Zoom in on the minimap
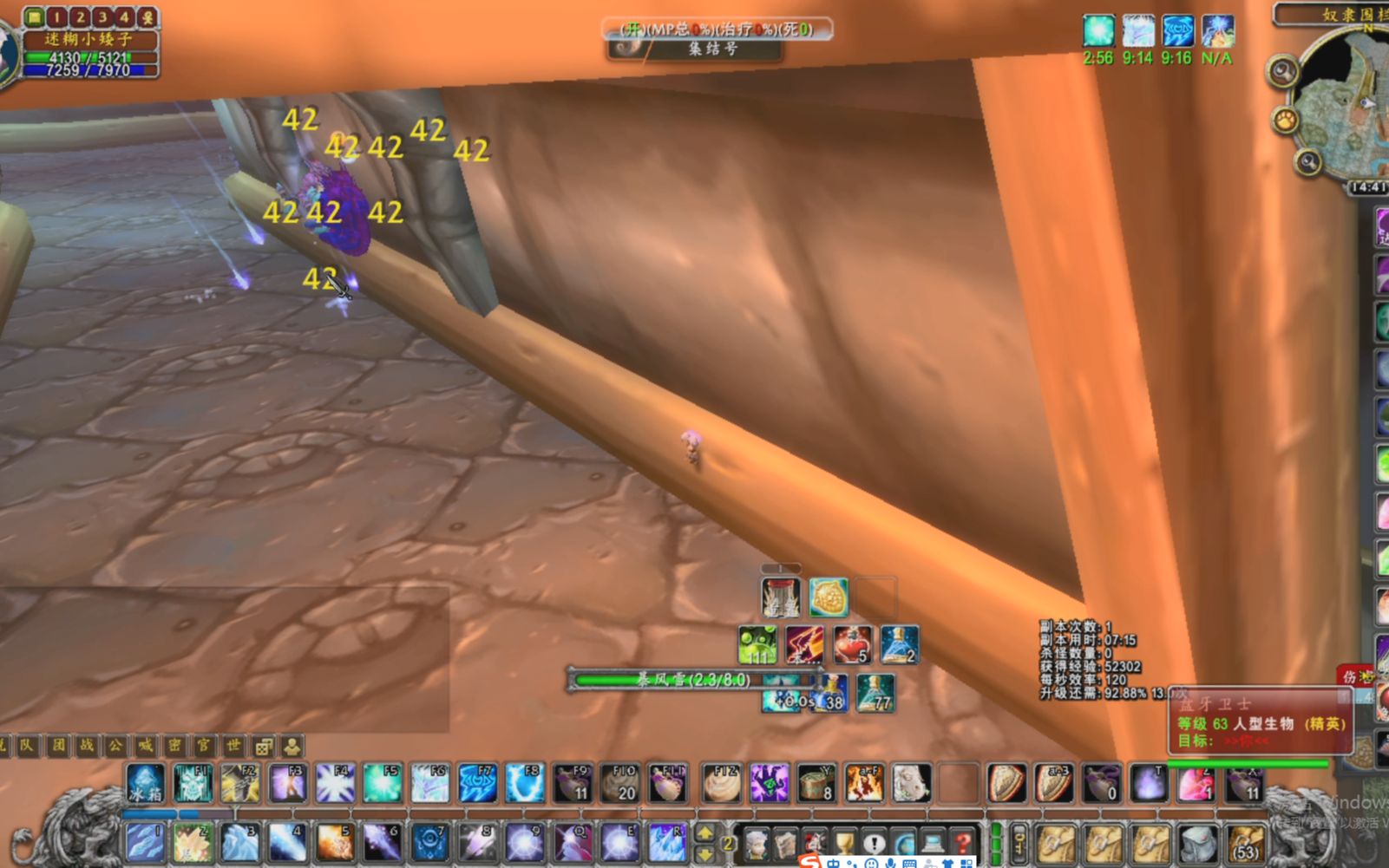This screenshot has height=868, width=1389. coord(1282,71)
